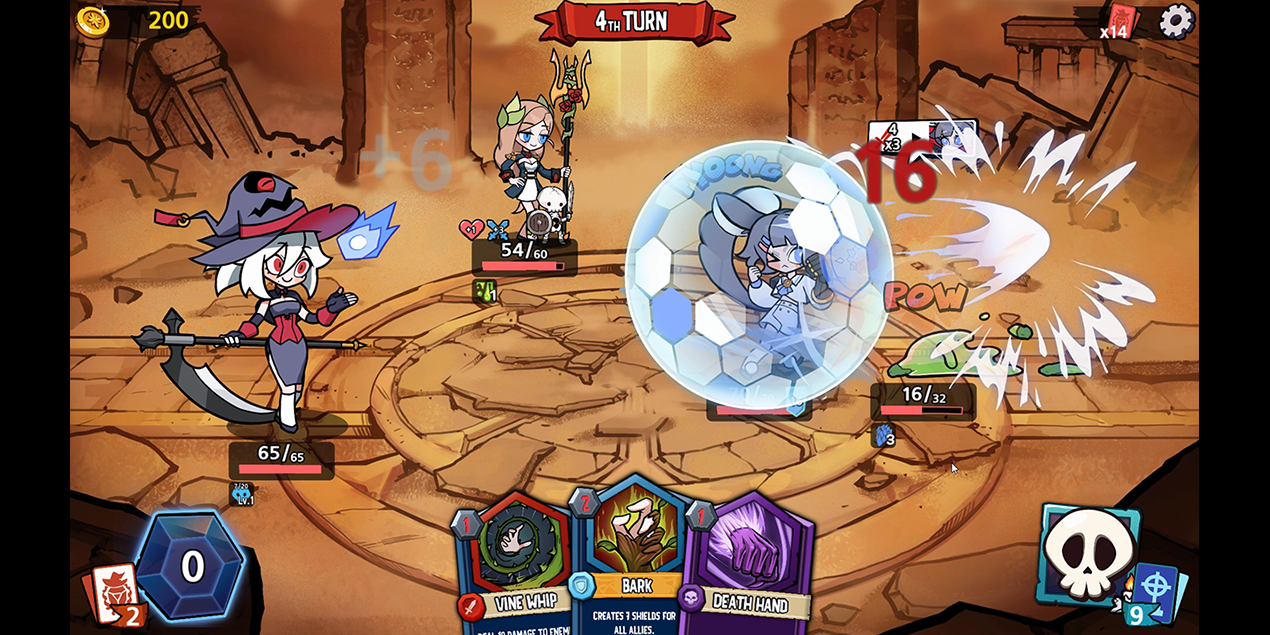This screenshot has height=635, width=1270.
Task: Play the Bark shield card
Action: coord(630,560)
